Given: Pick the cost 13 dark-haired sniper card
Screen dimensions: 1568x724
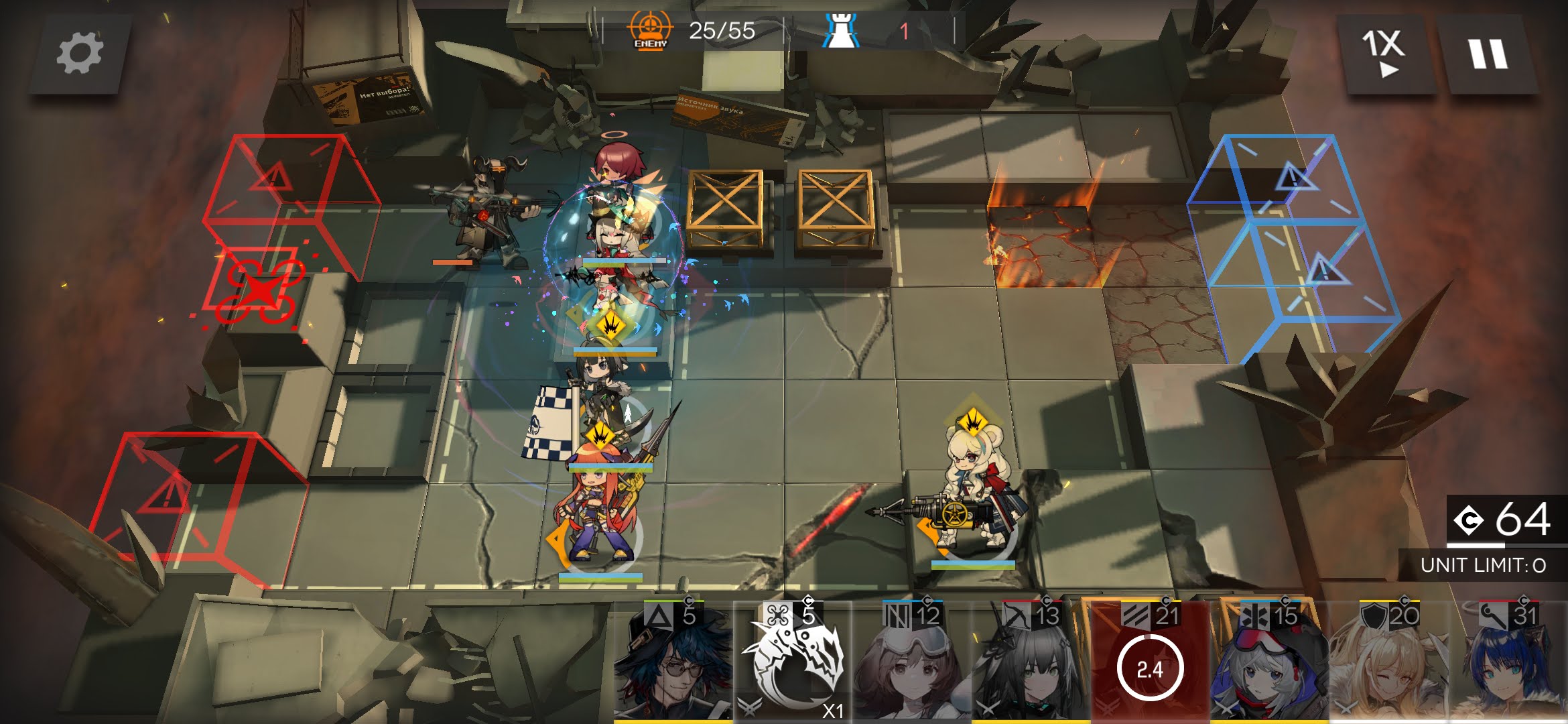Looking at the screenshot, I should pos(1031,662).
